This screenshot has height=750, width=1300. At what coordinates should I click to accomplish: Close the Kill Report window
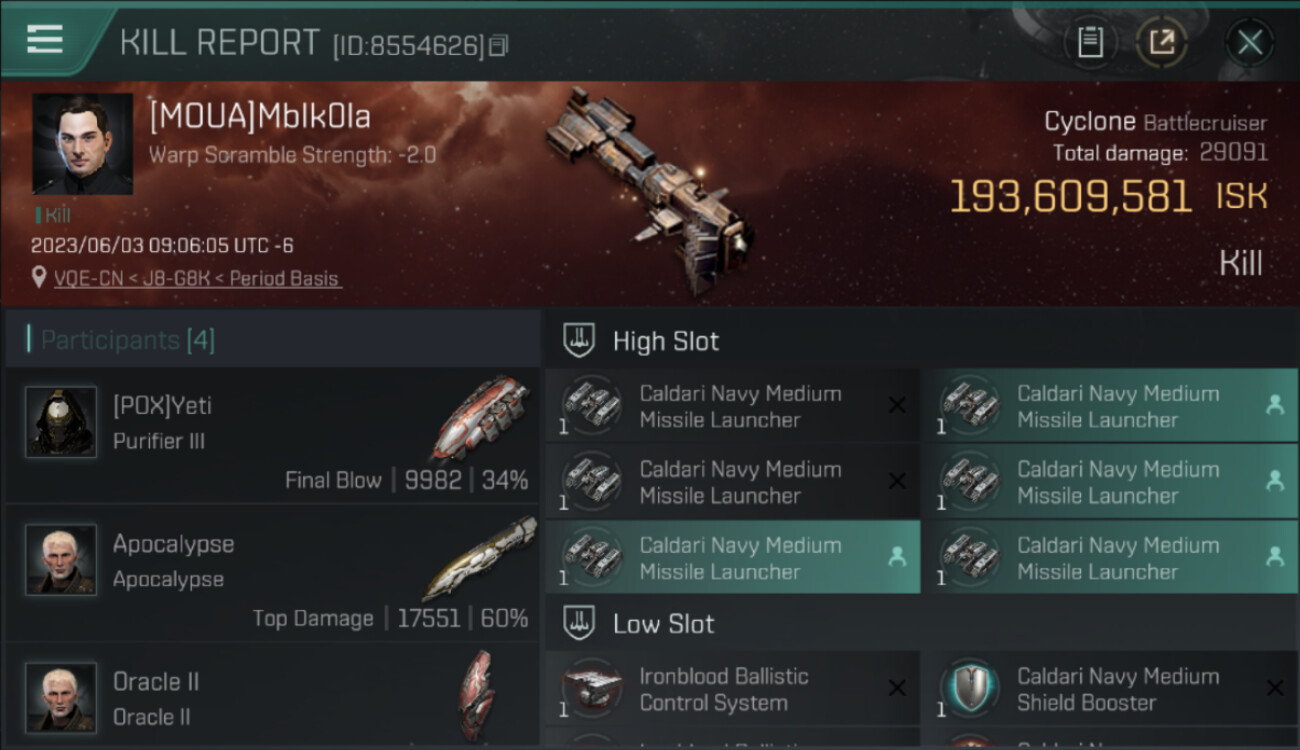coord(1249,43)
